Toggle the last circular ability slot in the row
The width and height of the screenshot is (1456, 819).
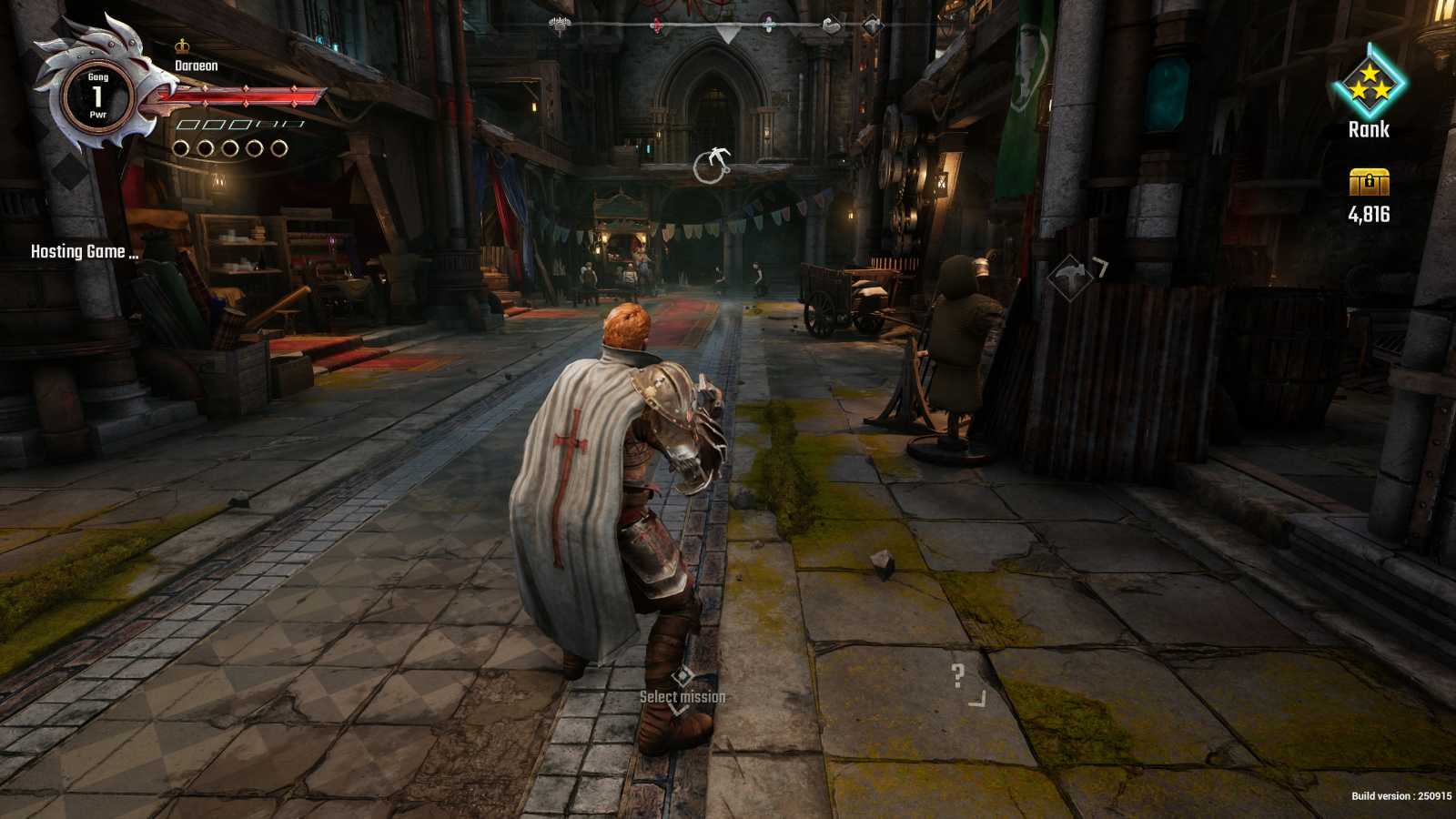click(x=278, y=147)
